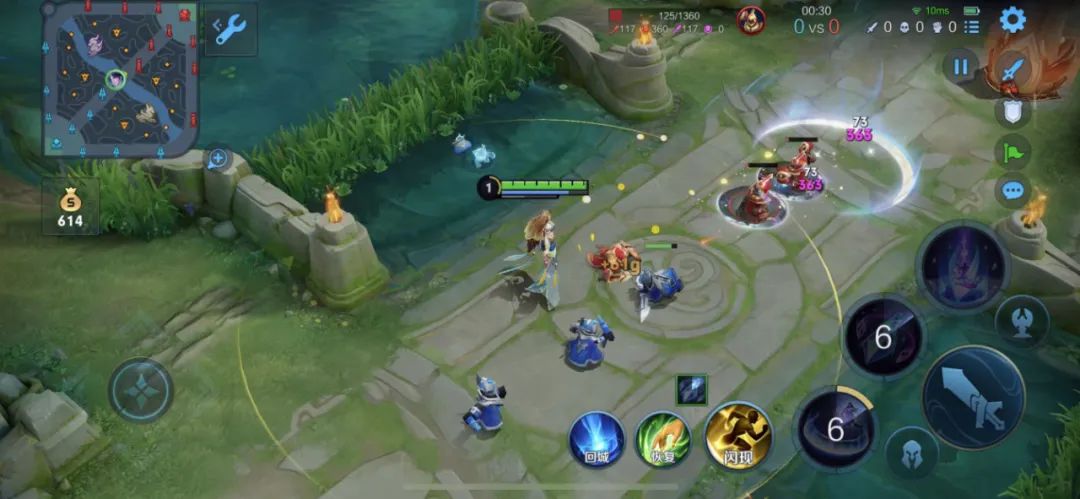Target towers with the tower button
This screenshot has height=499, width=1080.
pyautogui.click(x=1021, y=321)
